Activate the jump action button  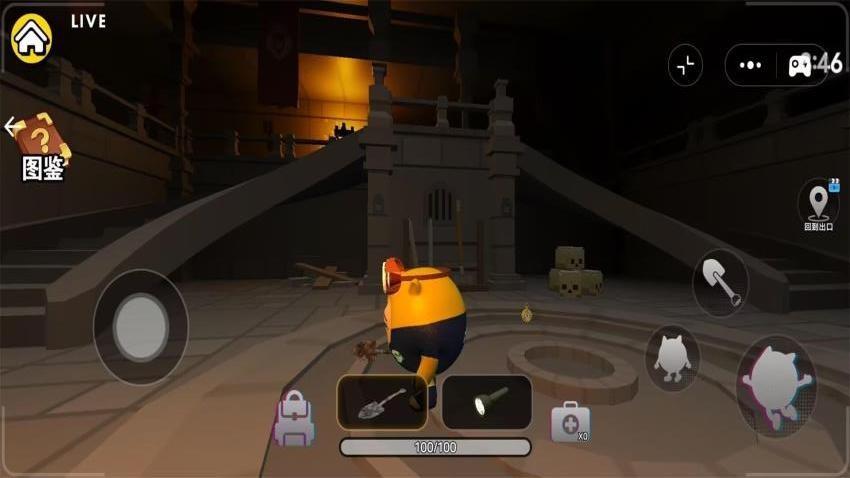tap(776, 385)
